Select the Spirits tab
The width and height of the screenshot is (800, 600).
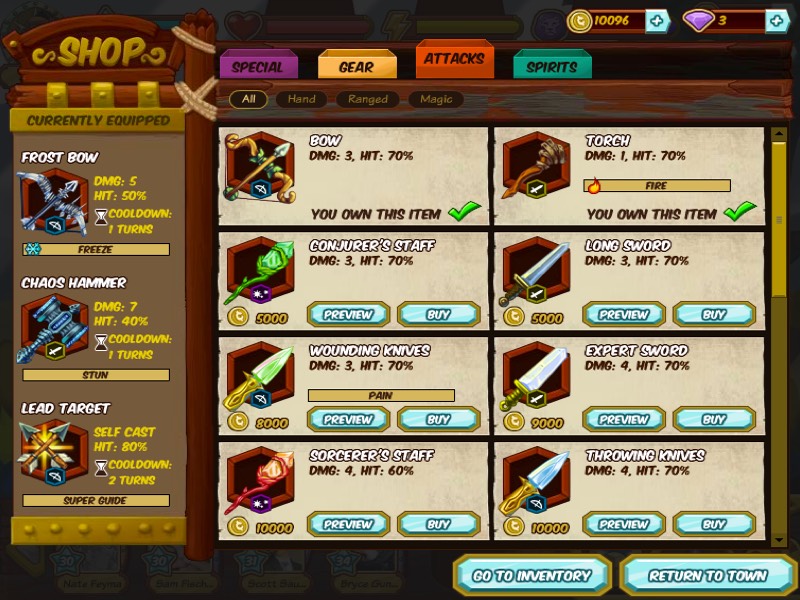pyautogui.click(x=552, y=67)
